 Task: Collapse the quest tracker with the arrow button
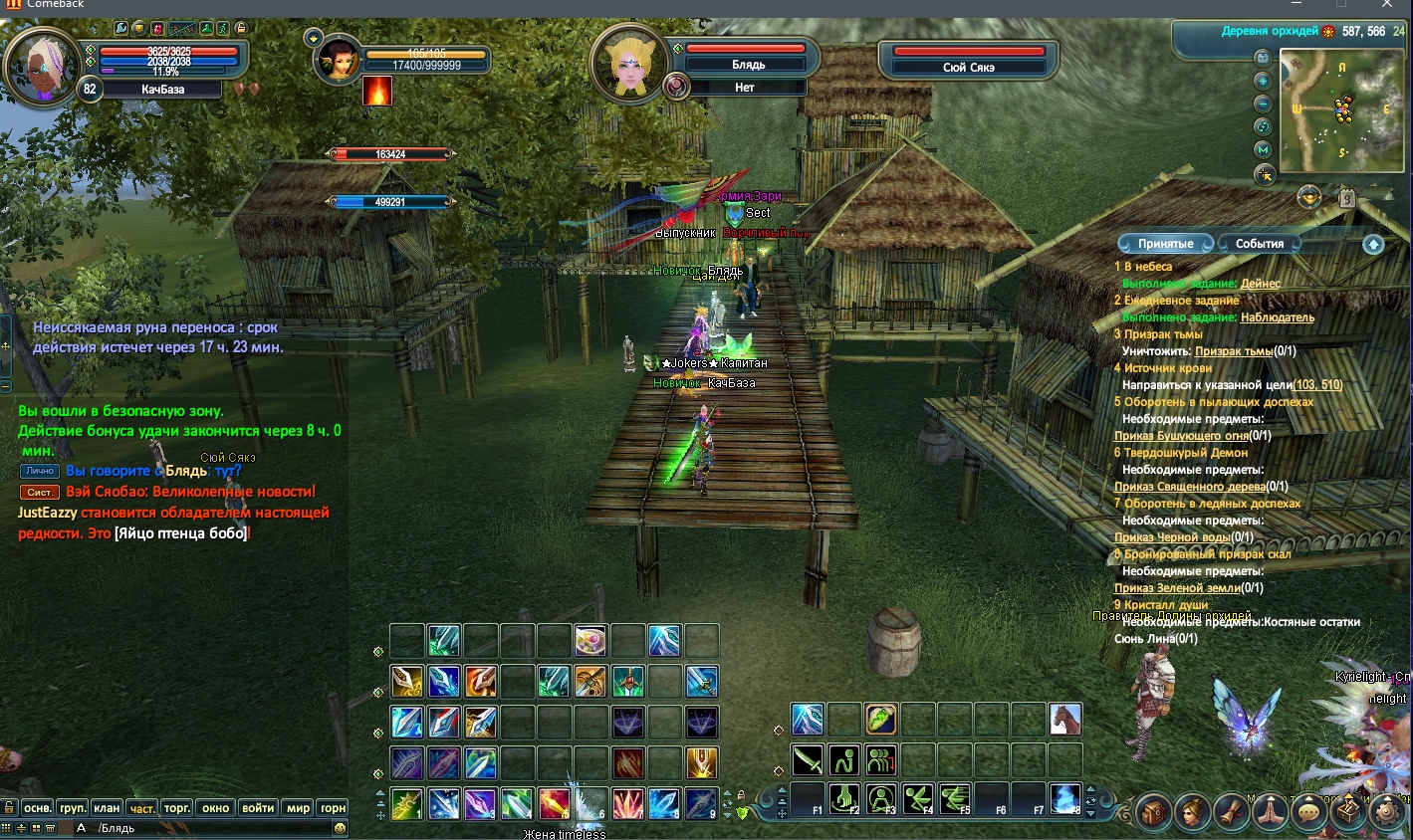point(1373,244)
